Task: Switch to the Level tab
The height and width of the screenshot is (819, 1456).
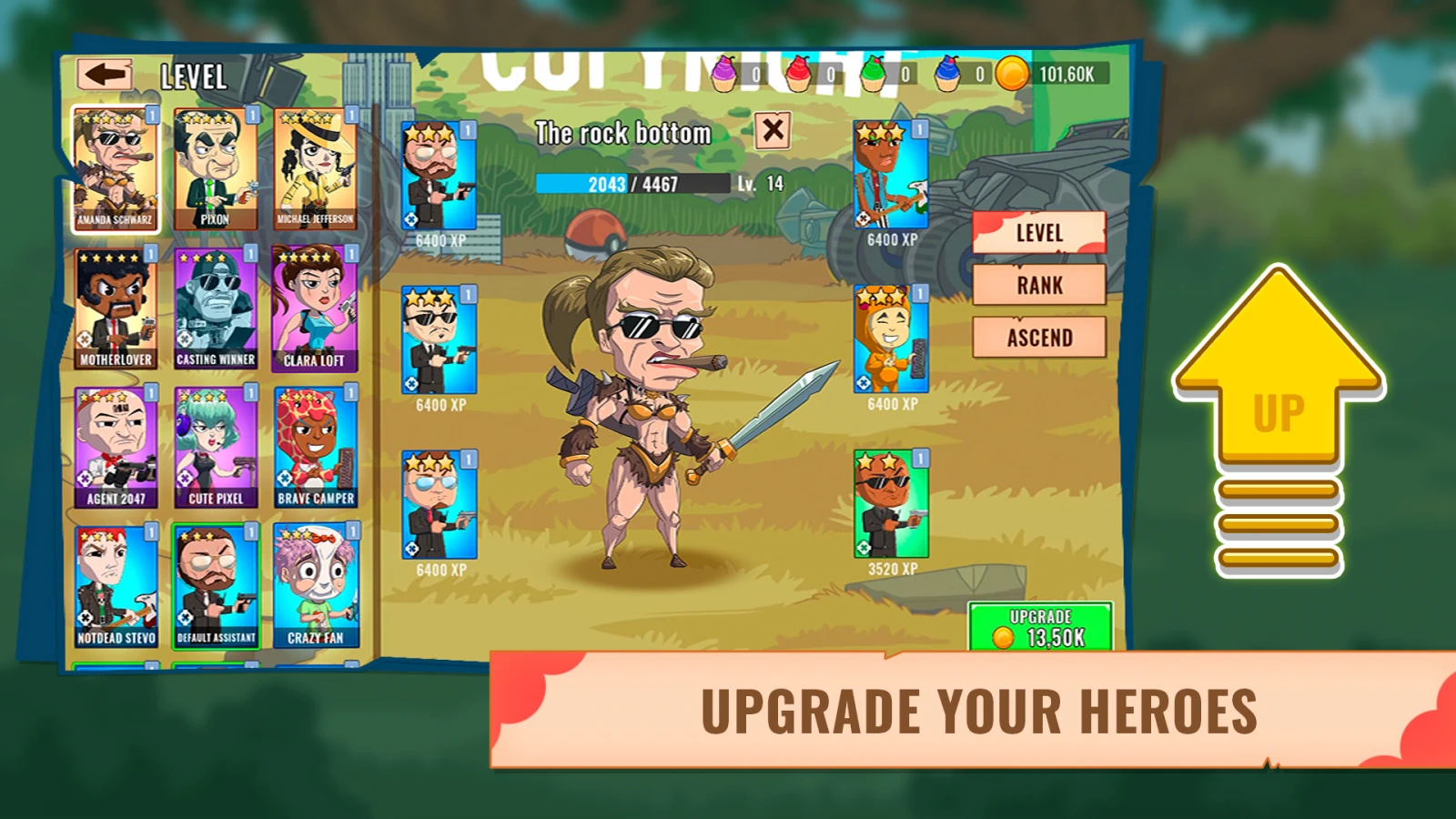Action: point(1038,233)
